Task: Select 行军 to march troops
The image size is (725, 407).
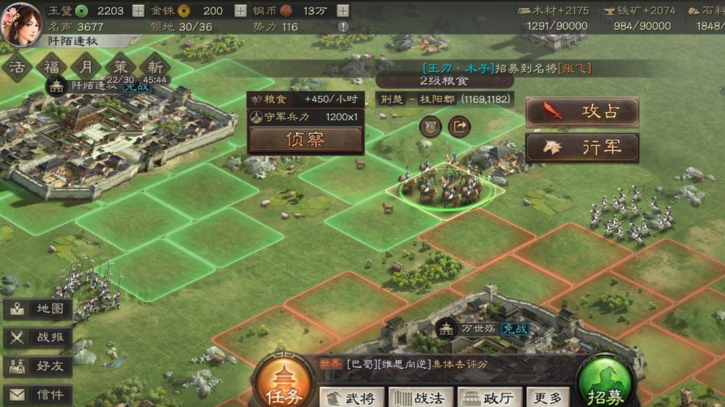Action: [582, 147]
